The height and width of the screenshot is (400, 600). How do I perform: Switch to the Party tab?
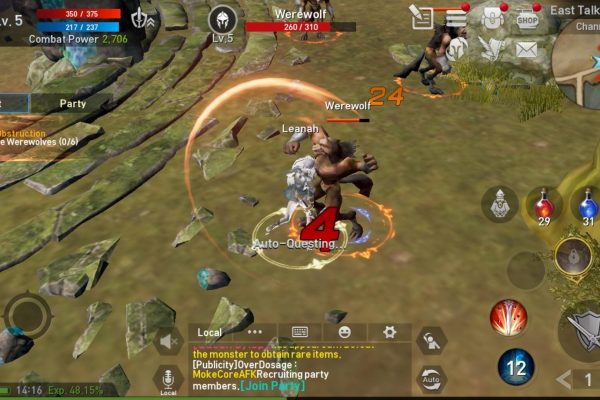pos(72,103)
